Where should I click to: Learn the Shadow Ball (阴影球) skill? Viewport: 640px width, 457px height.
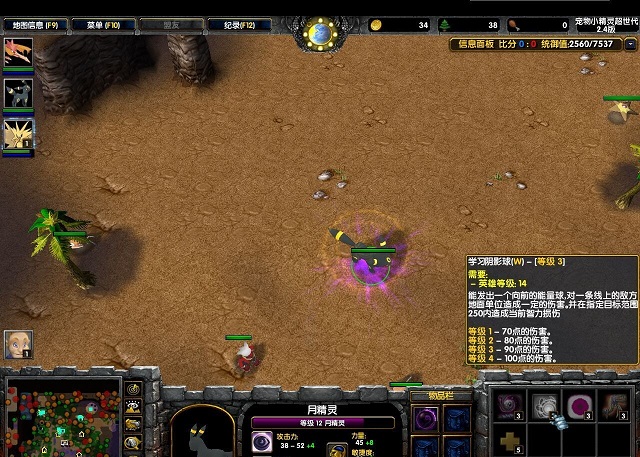click(545, 405)
